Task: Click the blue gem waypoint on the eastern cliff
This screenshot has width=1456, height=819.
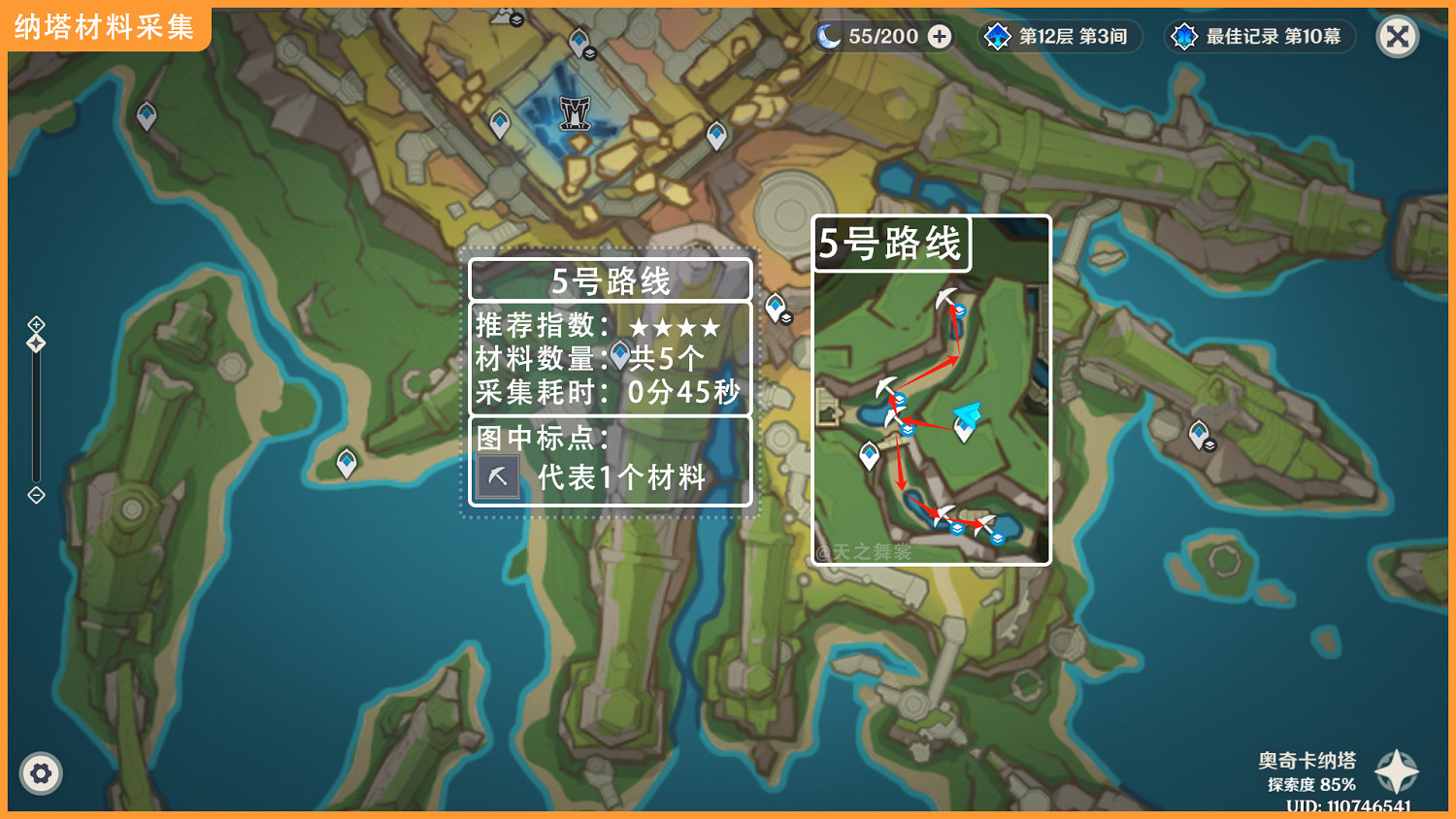Action: click(1200, 430)
